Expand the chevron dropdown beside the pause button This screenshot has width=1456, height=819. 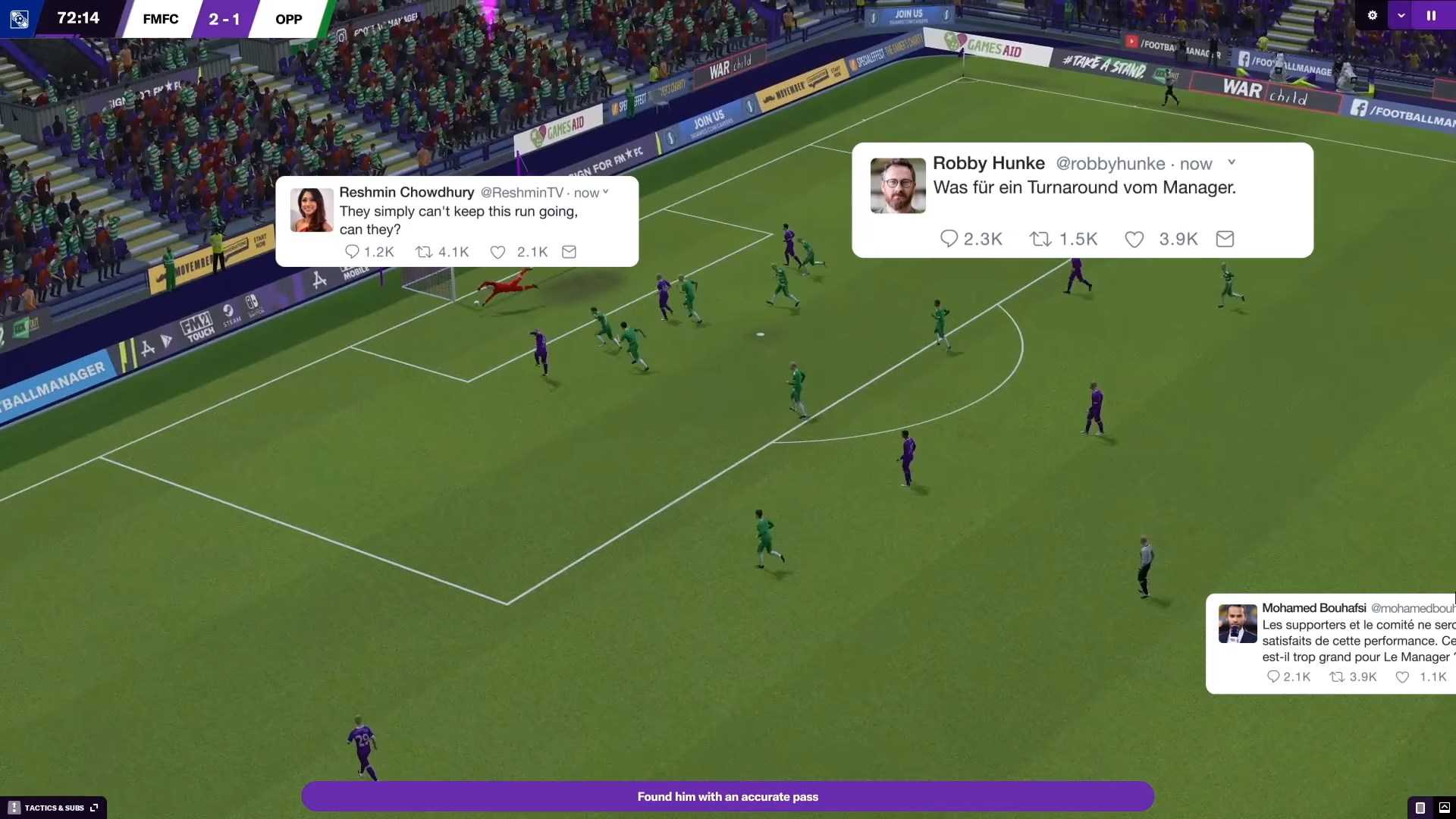[x=1401, y=15]
